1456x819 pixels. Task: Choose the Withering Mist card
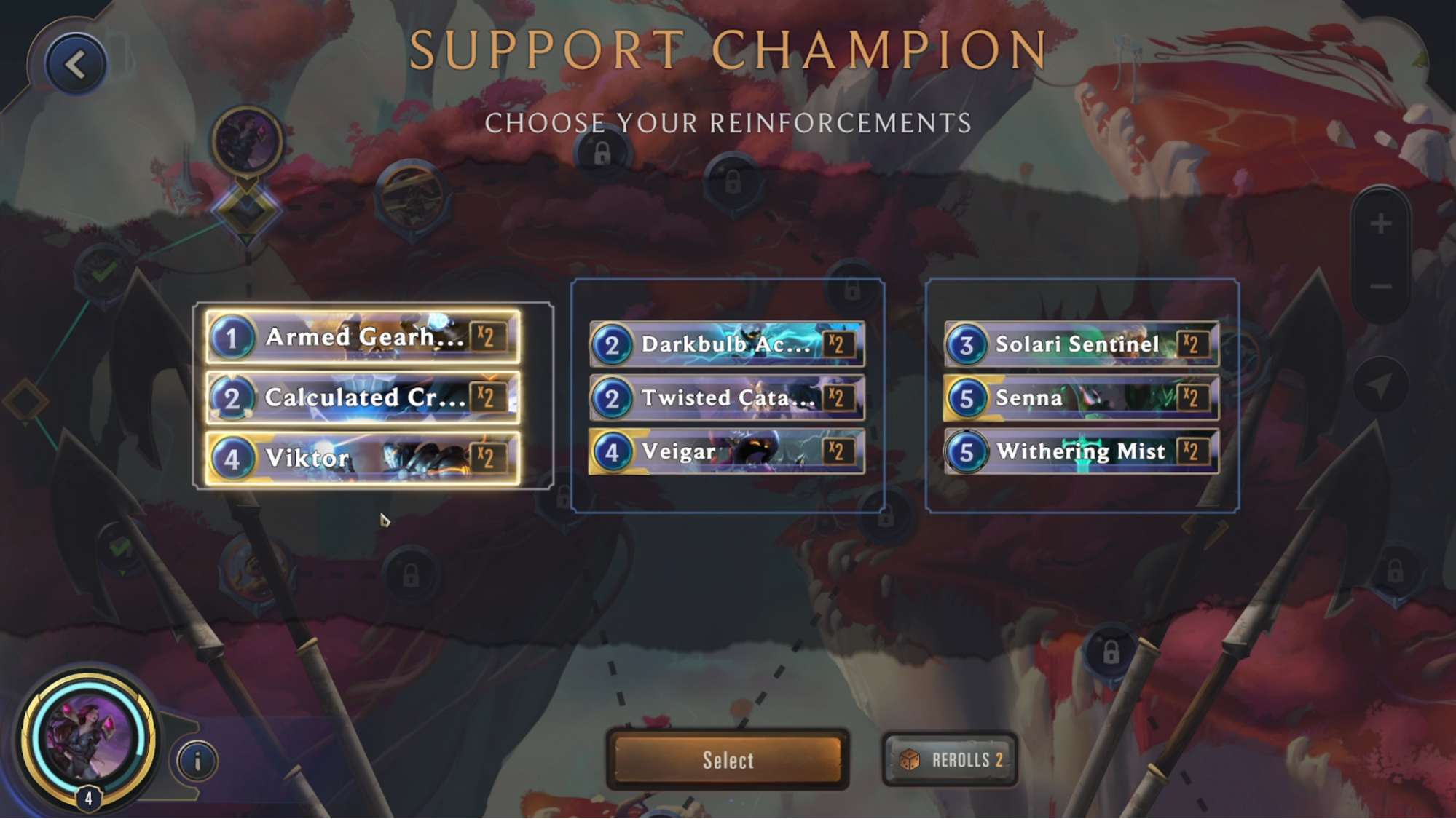1080,451
